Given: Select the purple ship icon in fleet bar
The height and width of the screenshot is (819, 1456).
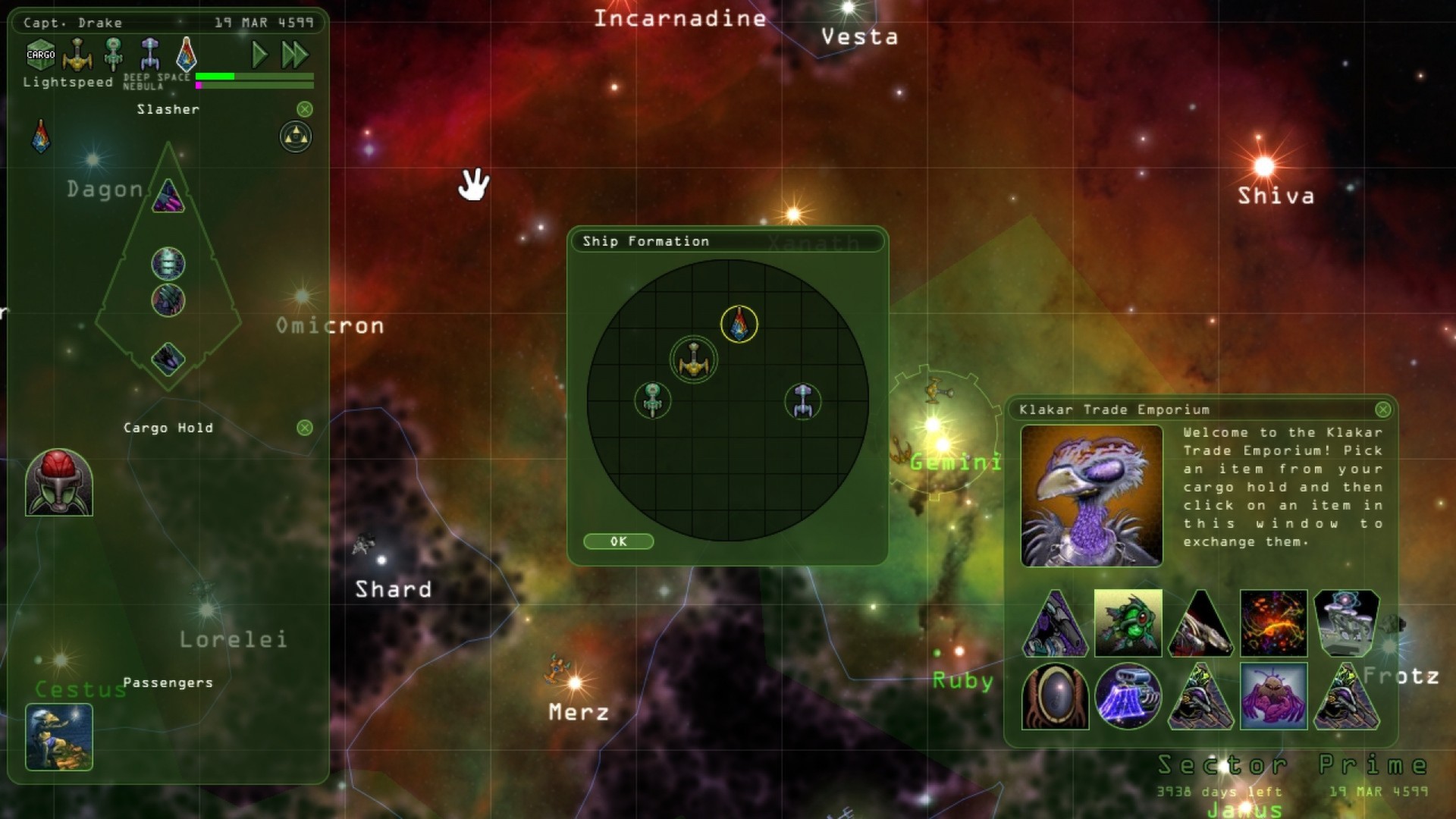Looking at the screenshot, I should click(x=149, y=53).
